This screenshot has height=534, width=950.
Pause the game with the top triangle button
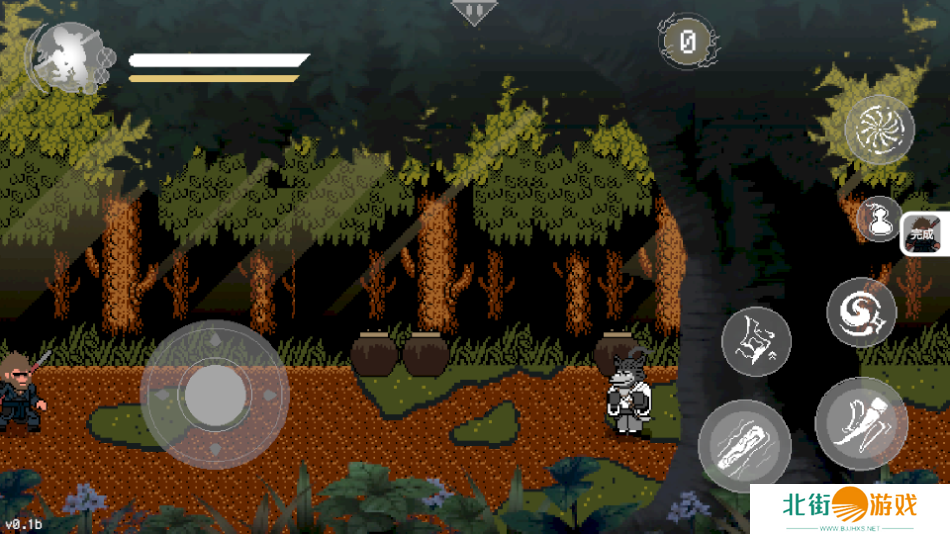[x=473, y=11]
